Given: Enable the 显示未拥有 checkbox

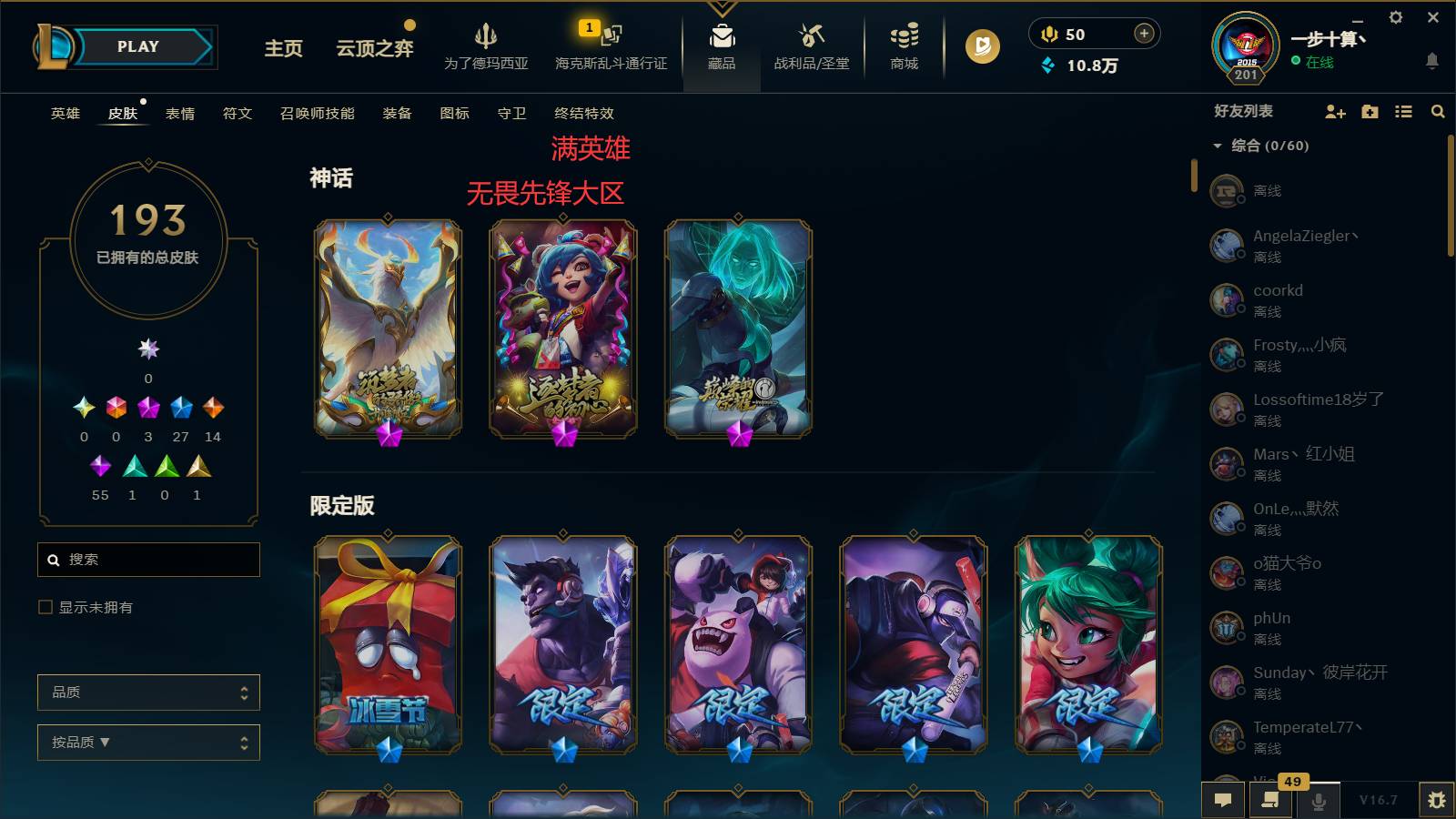Looking at the screenshot, I should [43, 607].
